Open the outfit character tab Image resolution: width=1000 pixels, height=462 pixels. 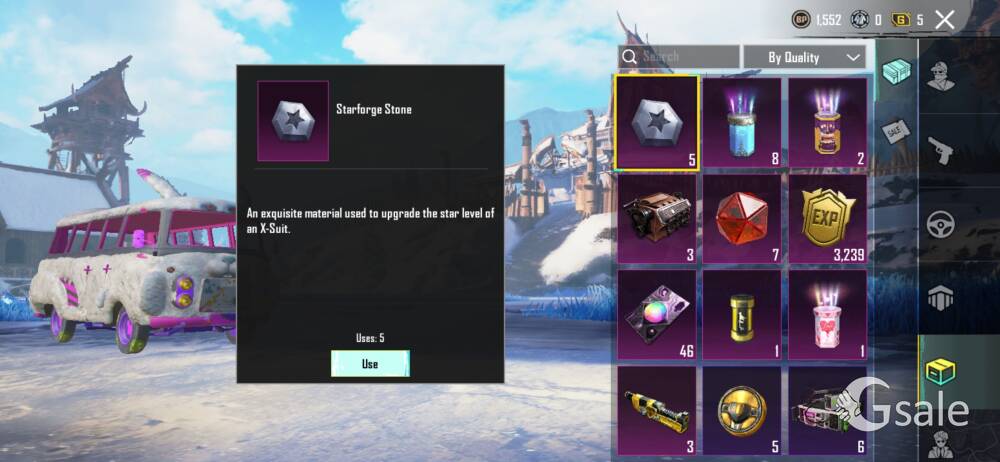click(x=941, y=75)
